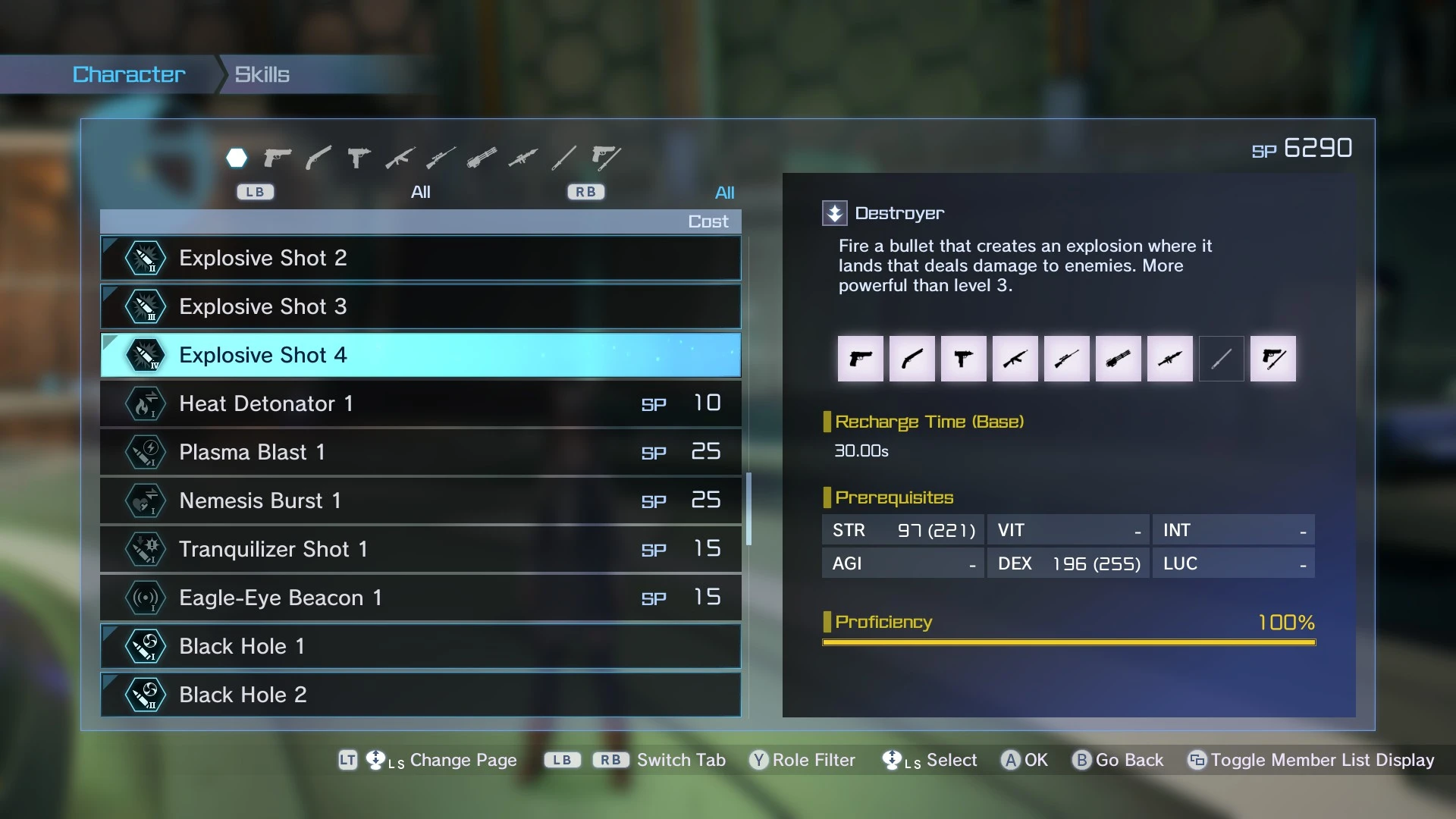Click the highlighted Explosive Shot 4 skill
The image size is (1456, 819).
[420, 356]
